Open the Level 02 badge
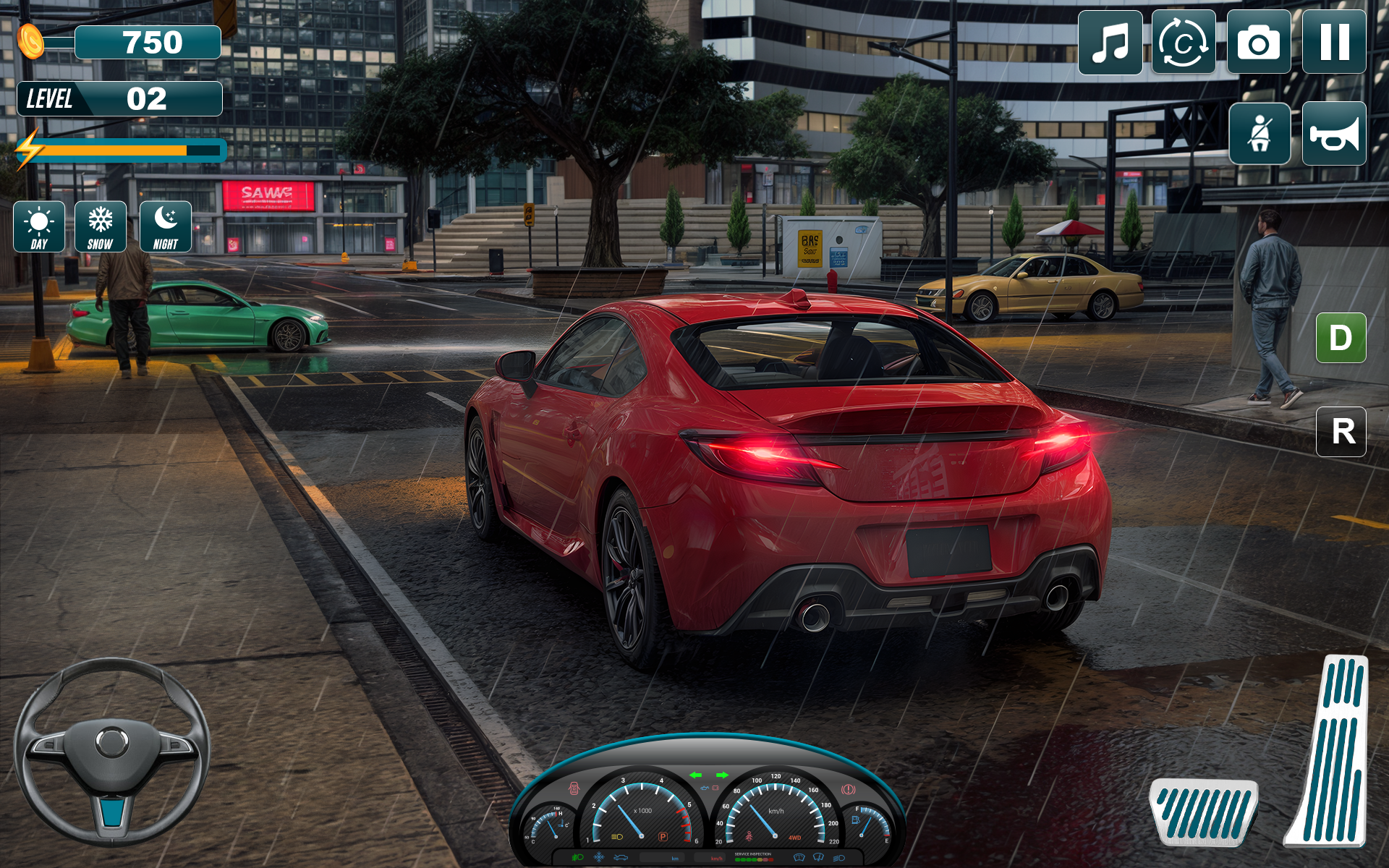The height and width of the screenshot is (868, 1389). pos(122,98)
